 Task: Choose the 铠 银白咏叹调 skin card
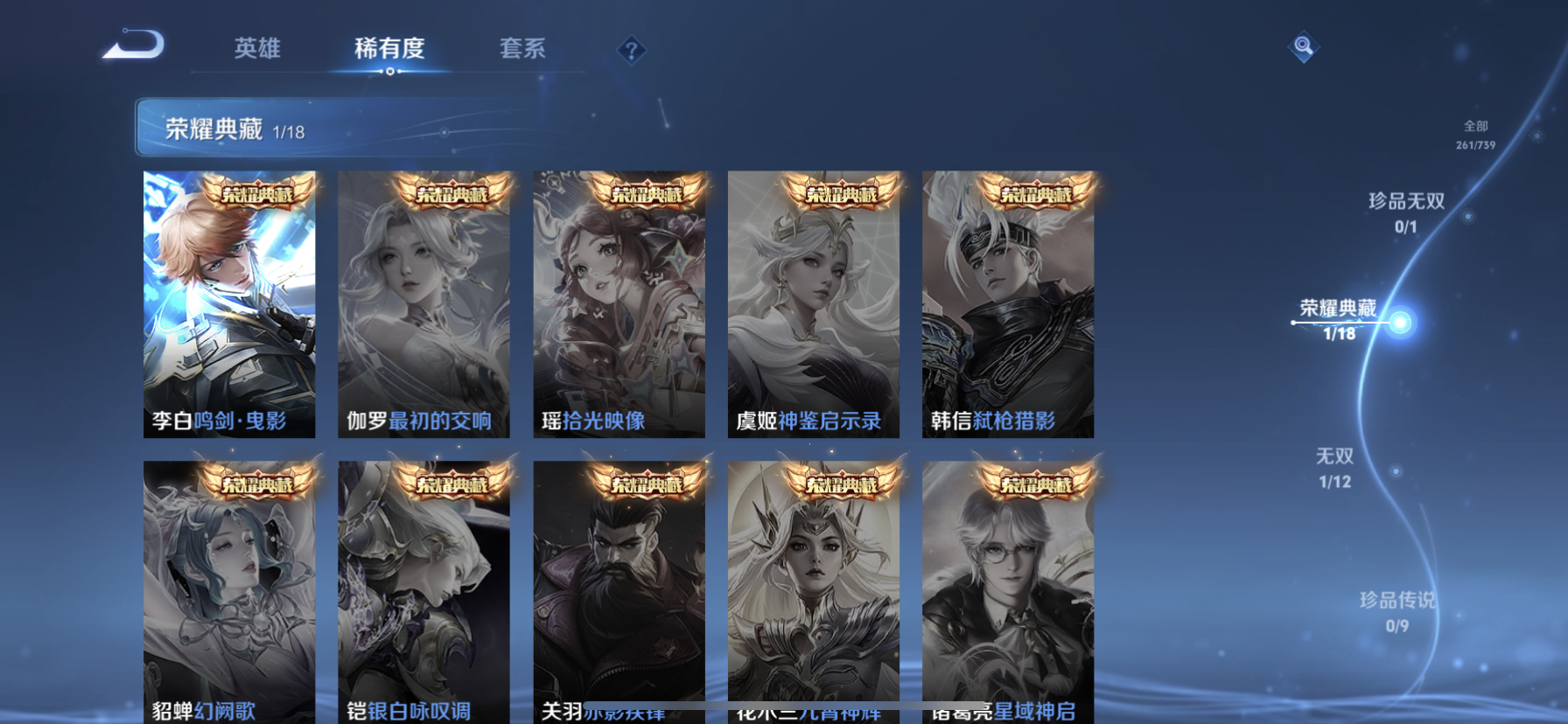(423, 590)
